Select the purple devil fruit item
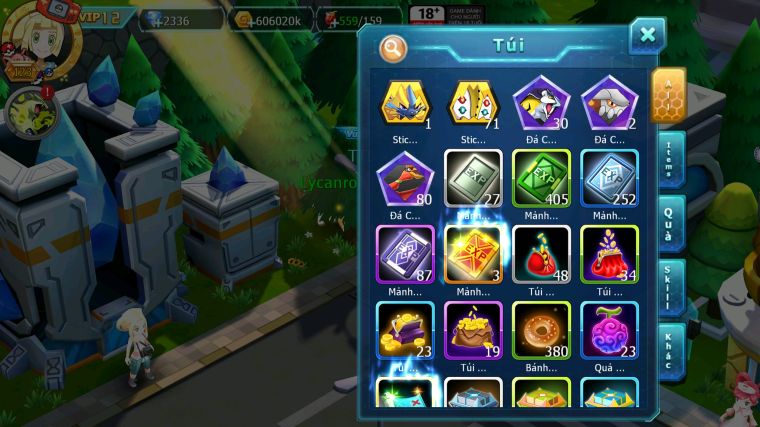760x427 pixels. point(609,329)
